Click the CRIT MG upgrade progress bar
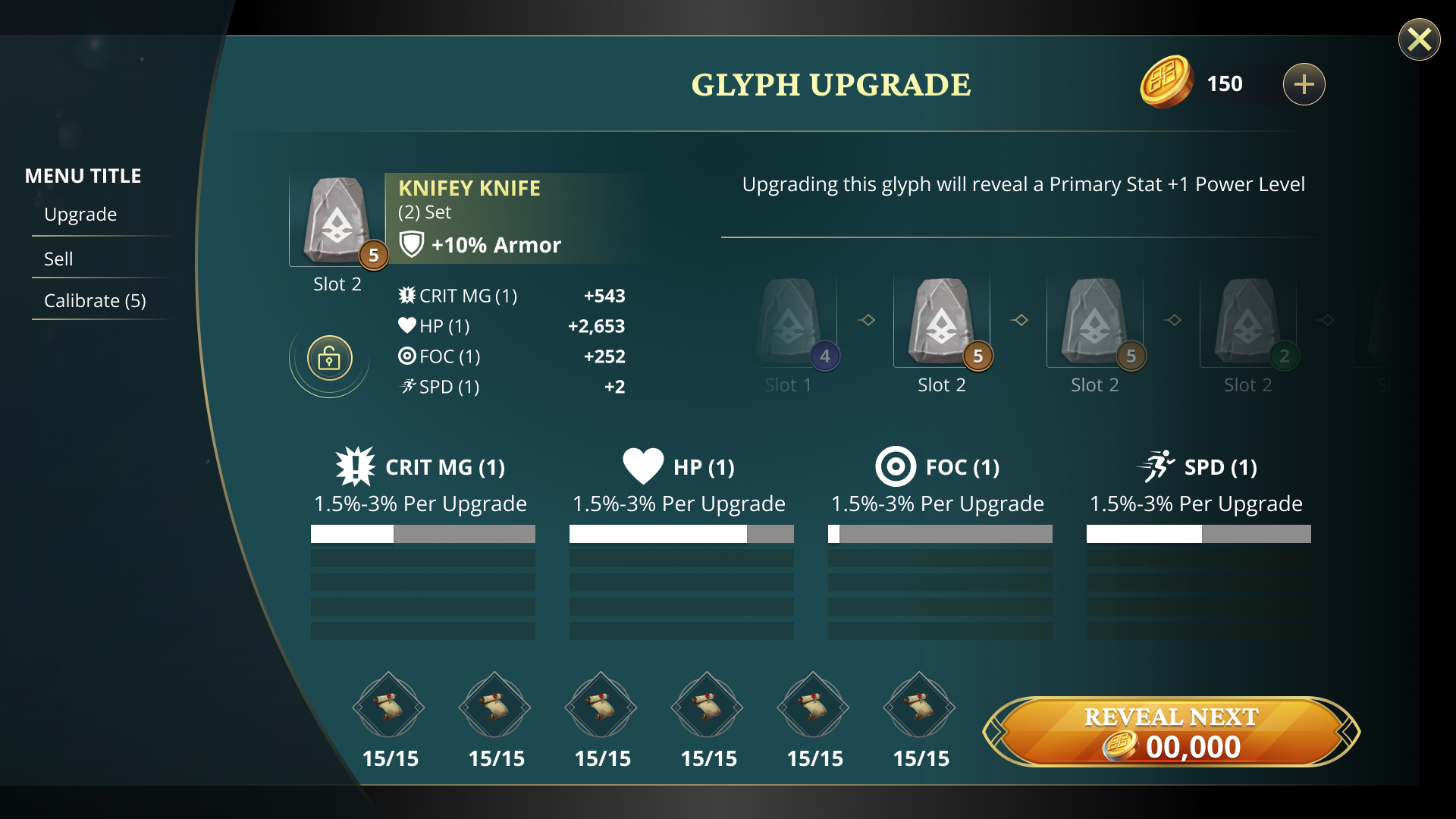 click(422, 534)
